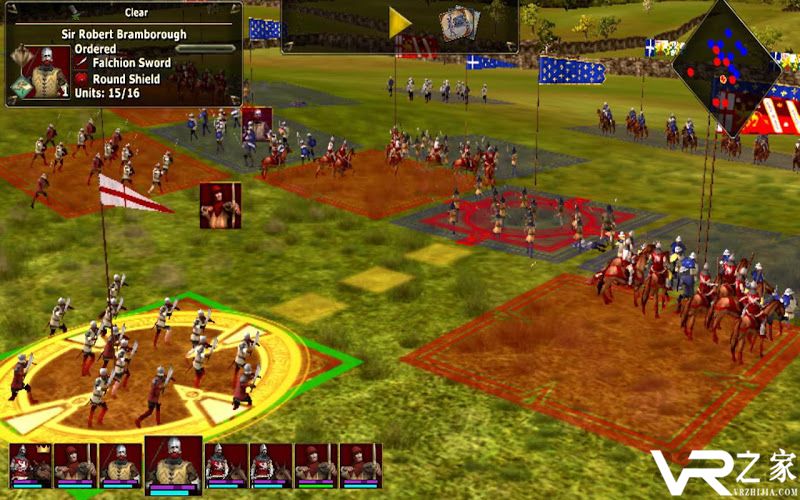
Task: Select the floating red-hooded spearman portrait
Action: pos(219,204)
